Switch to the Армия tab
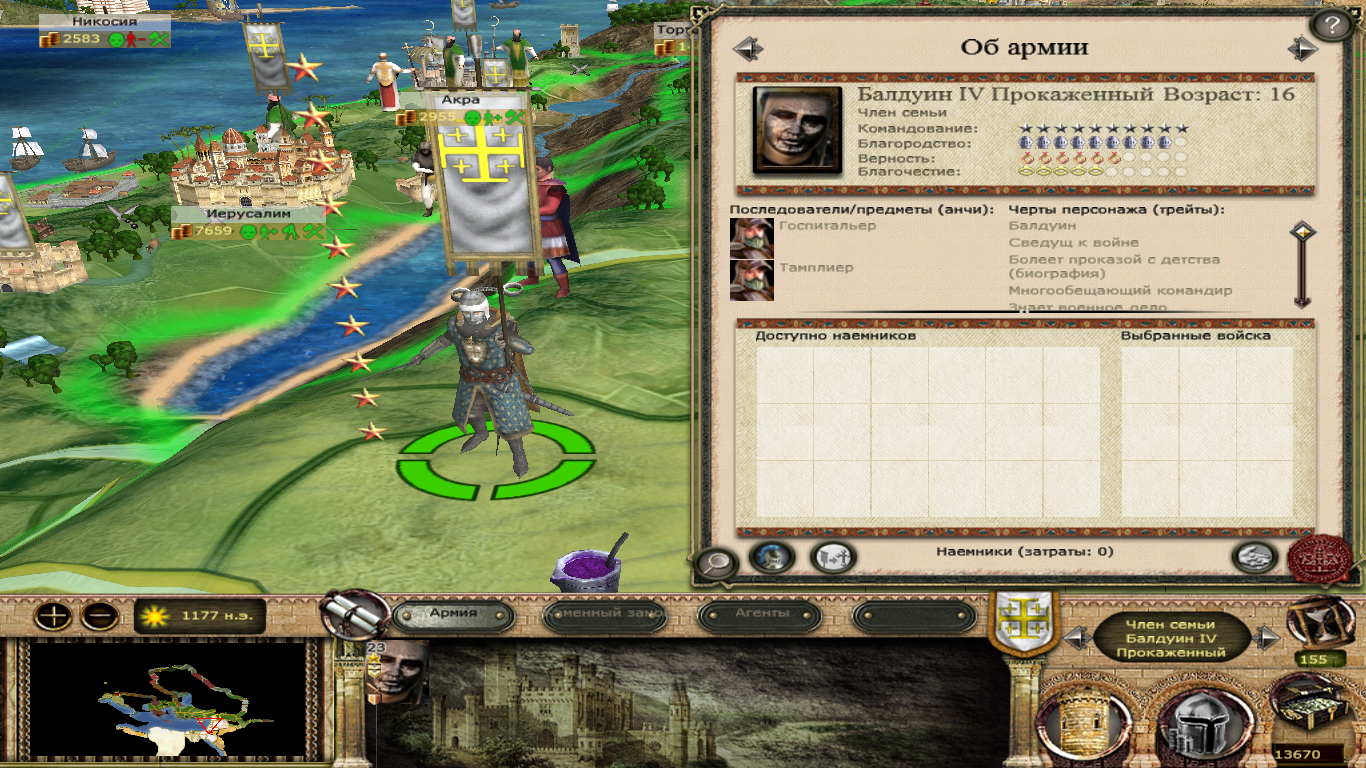Screen dimensions: 1366x768 [x=453, y=613]
